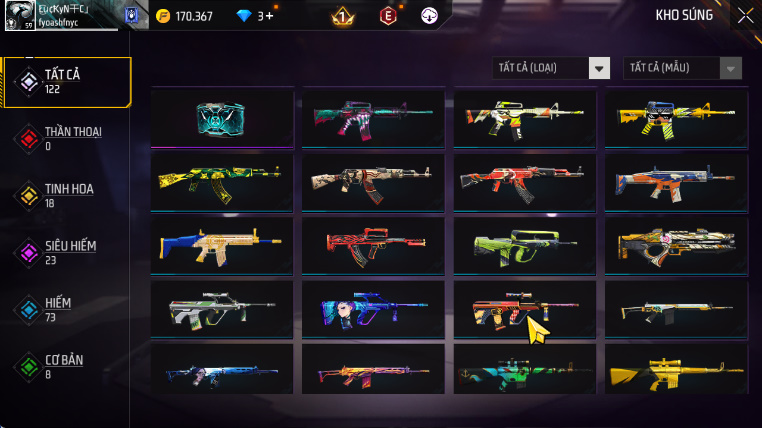Screen dimensions: 762x428
Task: Select the Tất Cả category tab
Action: click(x=68, y=82)
